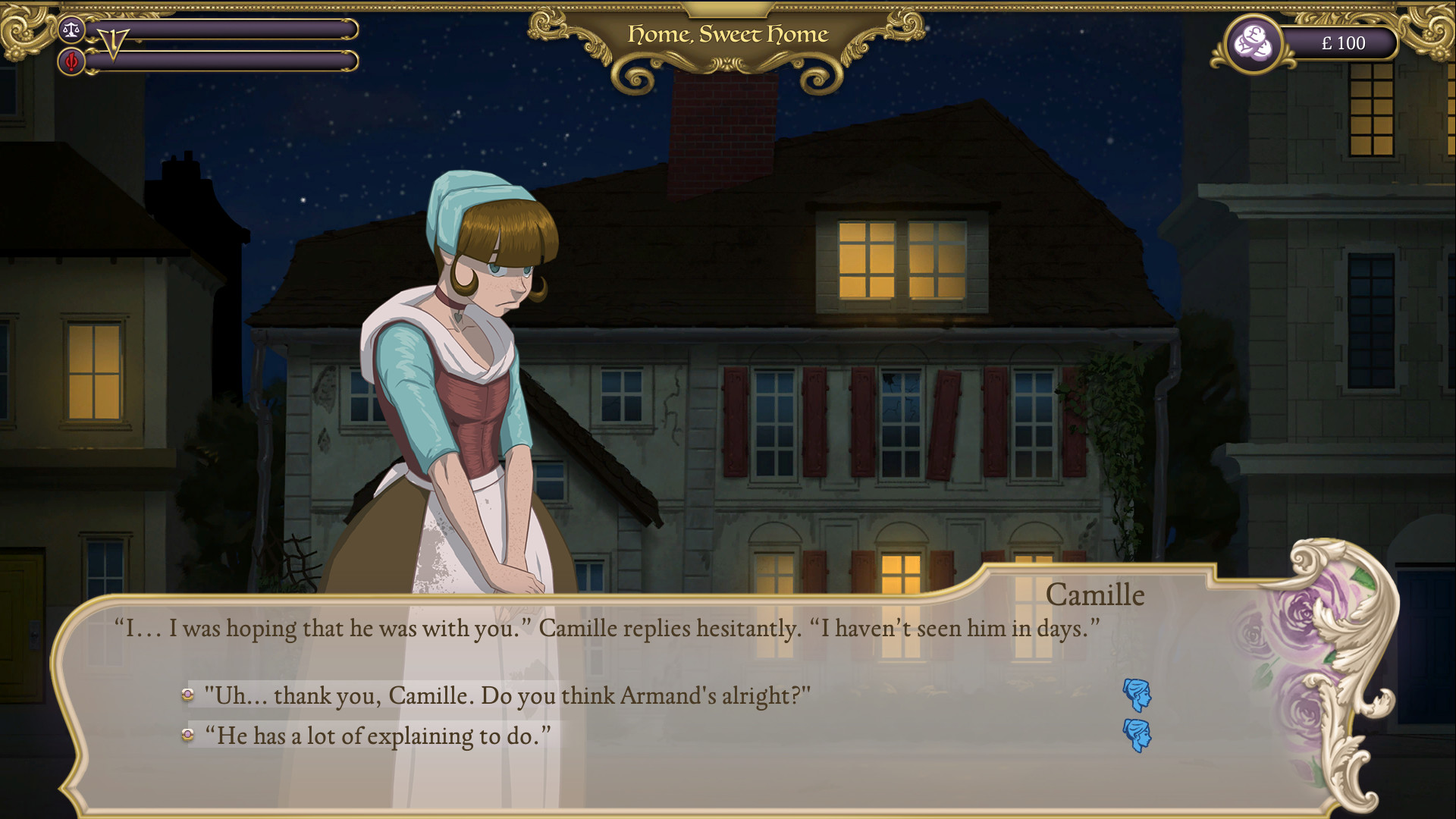Expand the Home, Sweet Home title banner
The height and width of the screenshot is (819, 1456).
click(726, 34)
